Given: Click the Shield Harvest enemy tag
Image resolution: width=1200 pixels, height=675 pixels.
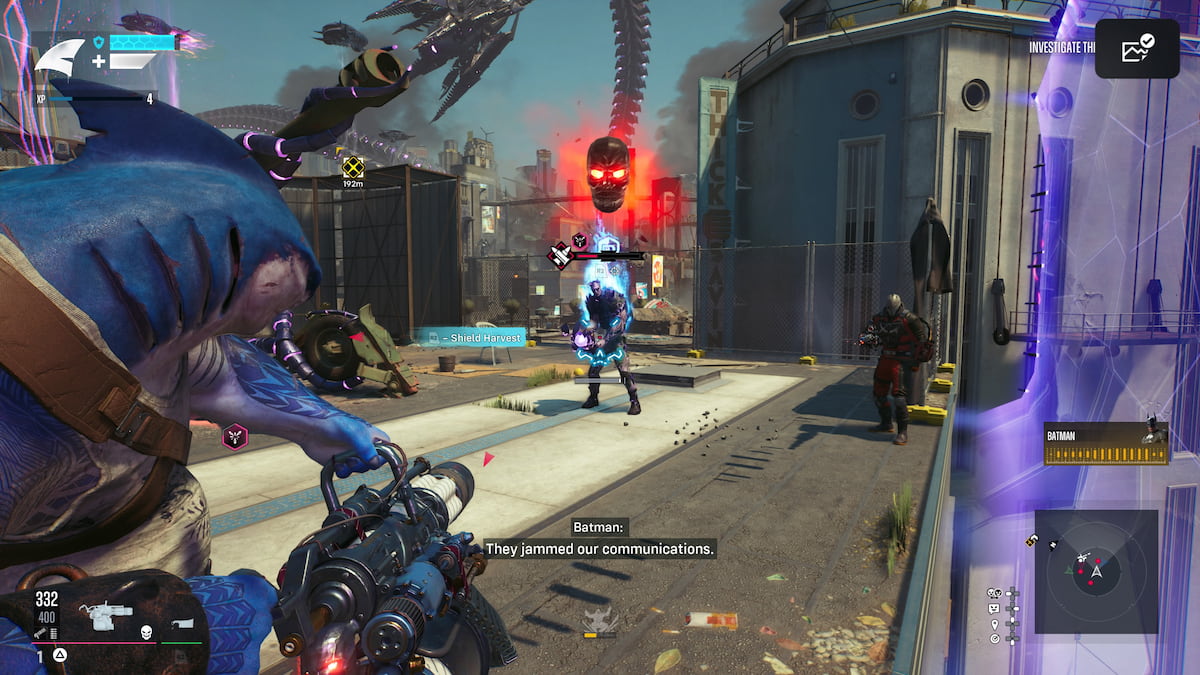Looking at the screenshot, I should point(470,338).
